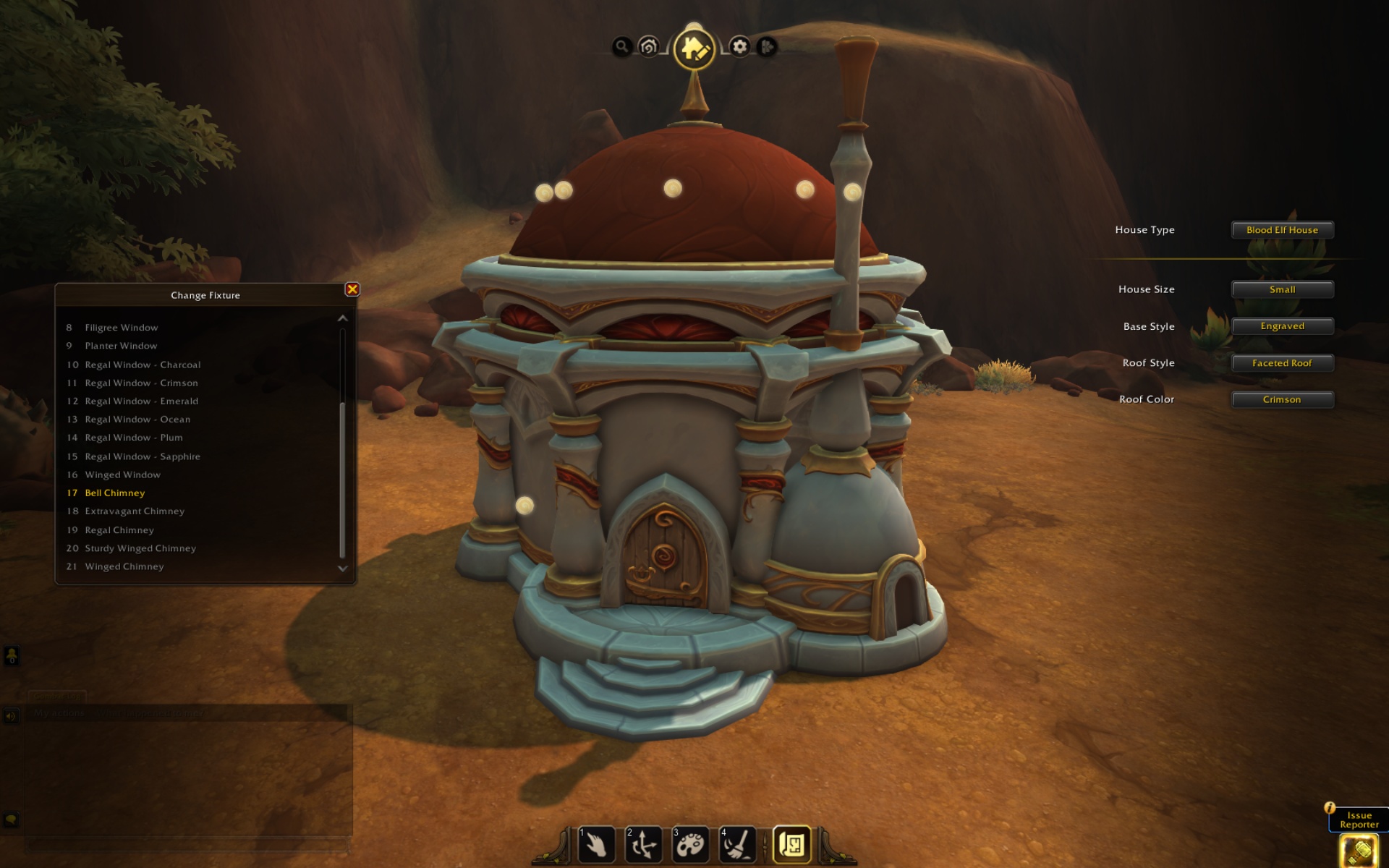Viewport: 1389px width, 868px height.
Task: Select the hand tool in toolbar
Action: pos(597,844)
